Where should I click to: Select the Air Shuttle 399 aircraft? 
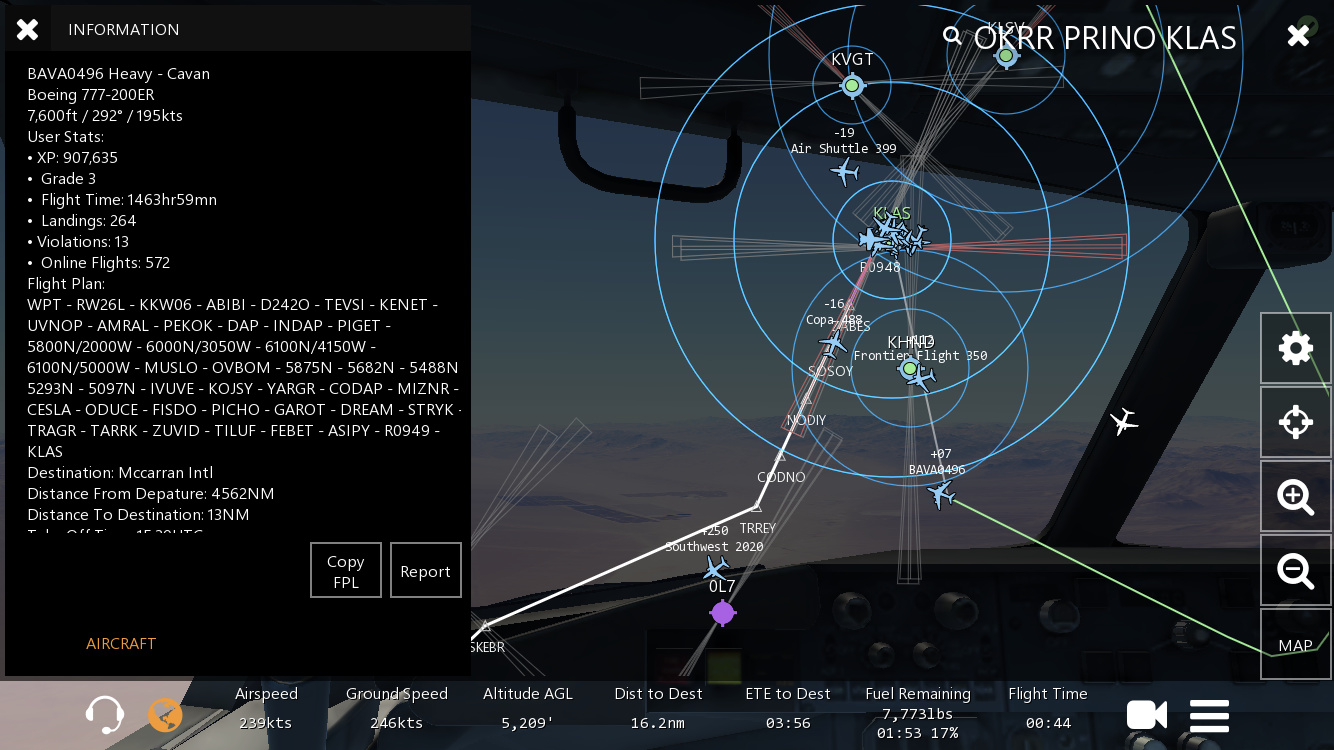pos(845,172)
